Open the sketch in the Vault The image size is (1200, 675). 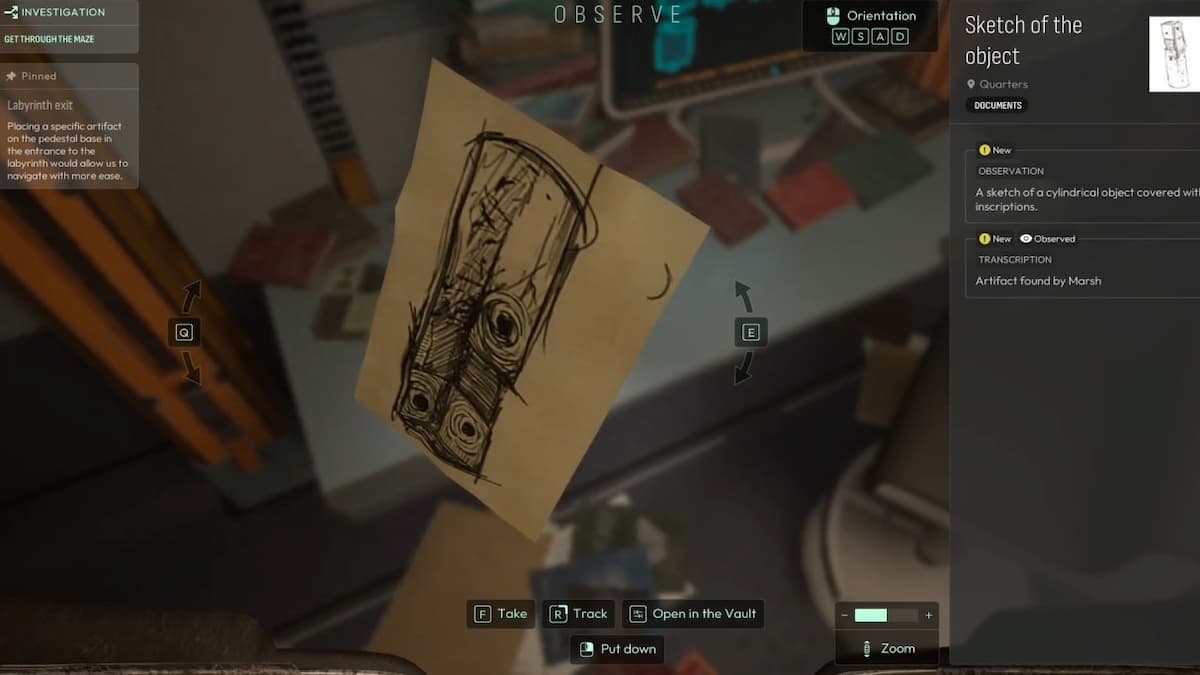click(693, 614)
